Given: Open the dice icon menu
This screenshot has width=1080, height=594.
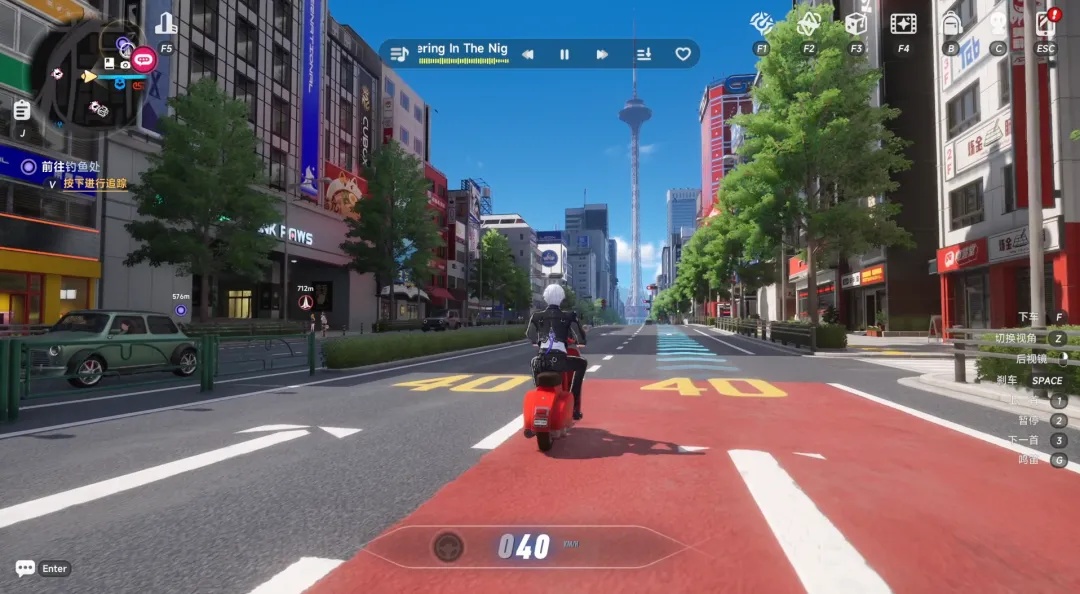Looking at the screenshot, I should coord(856,23).
